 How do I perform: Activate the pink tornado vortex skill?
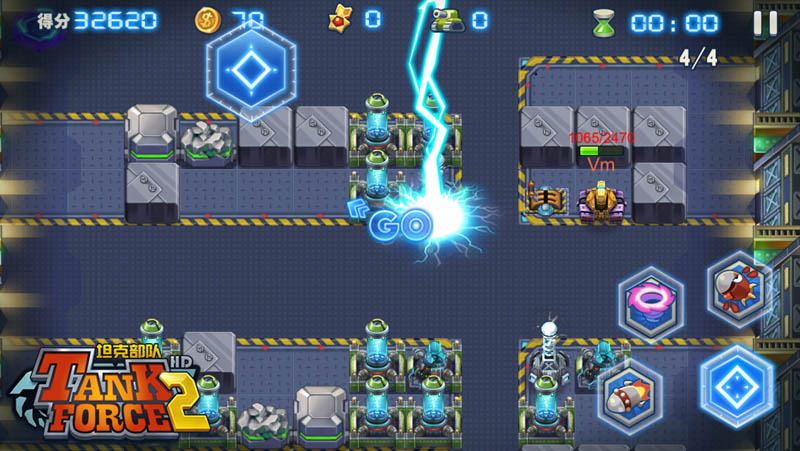[x=651, y=303]
